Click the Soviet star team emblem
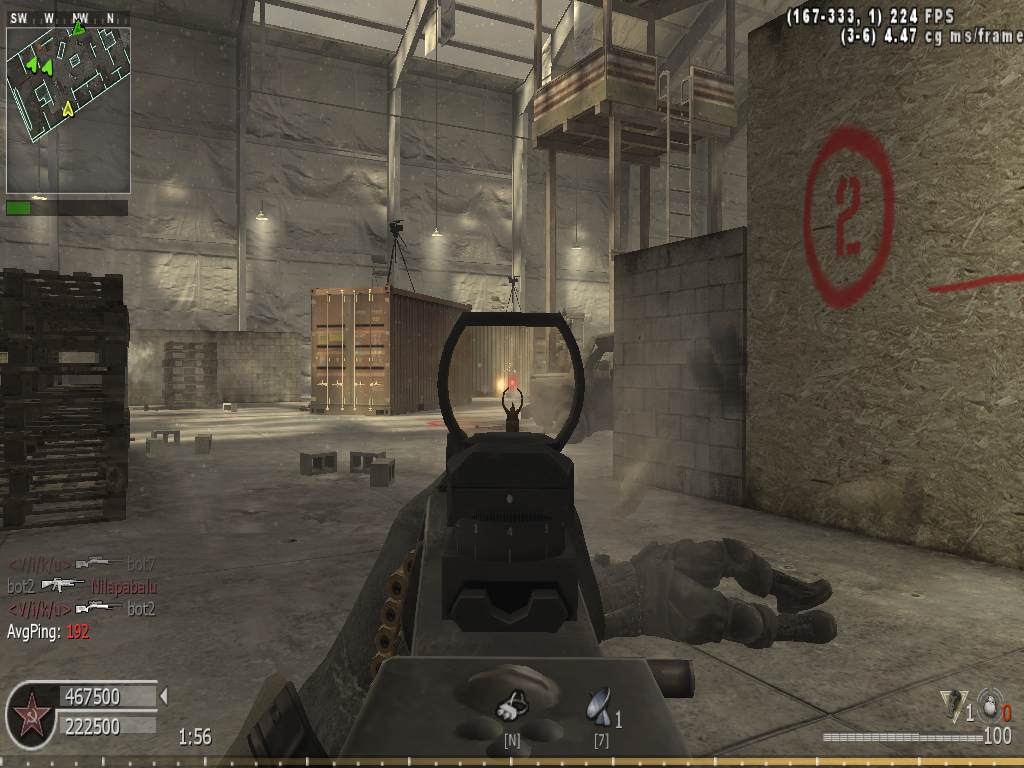 click(32, 715)
